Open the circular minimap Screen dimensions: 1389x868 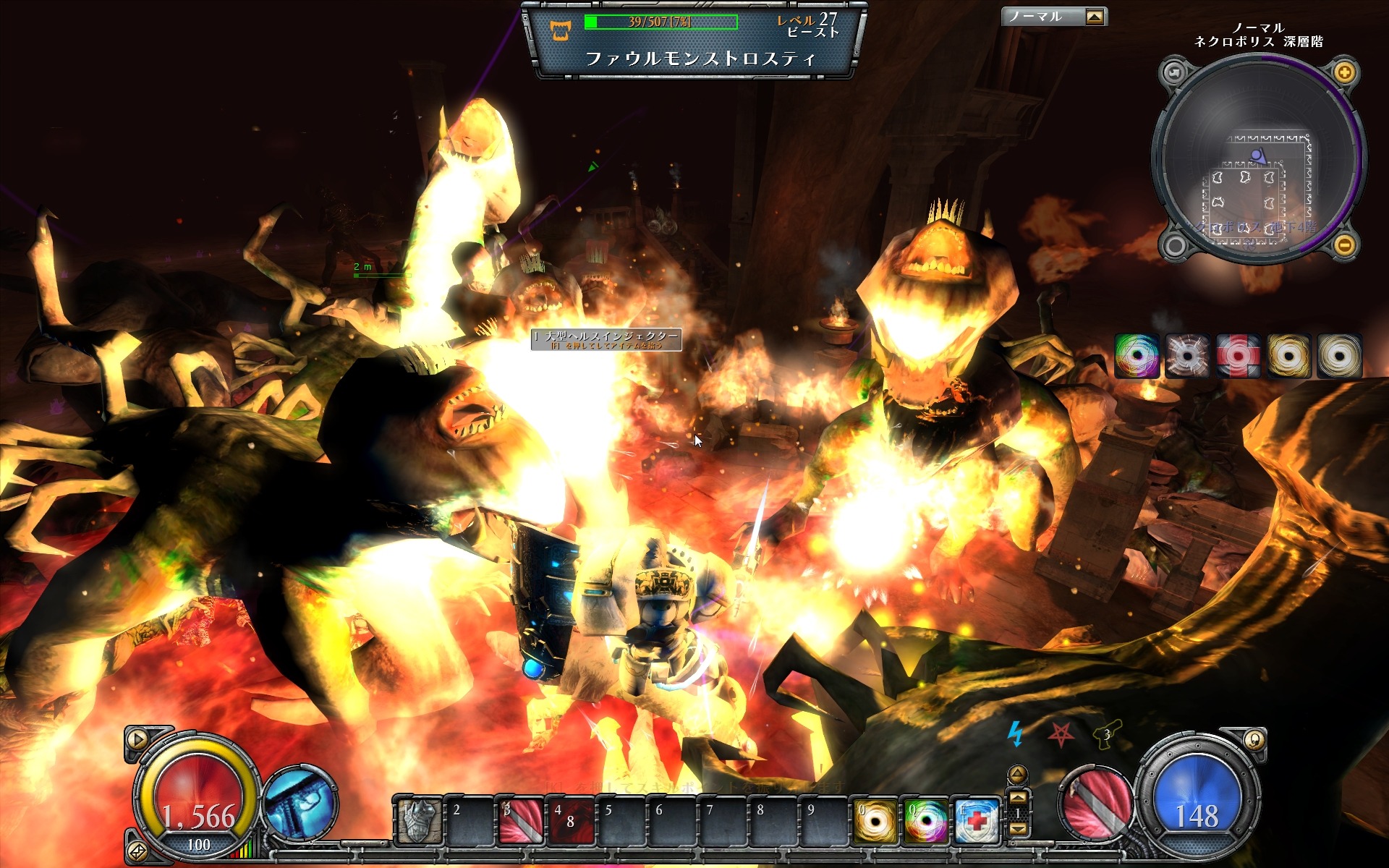[1259, 161]
